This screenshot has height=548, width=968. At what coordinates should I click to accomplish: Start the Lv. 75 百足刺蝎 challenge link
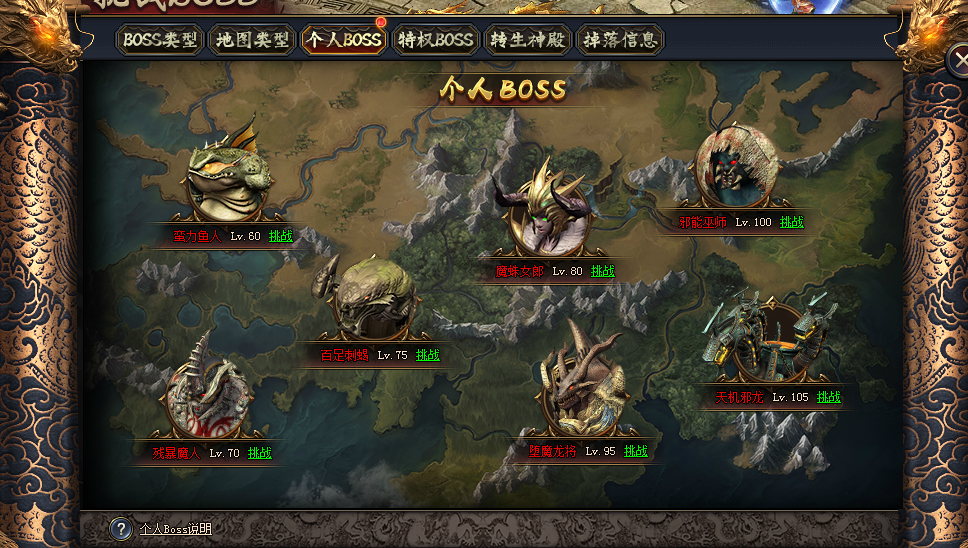click(x=427, y=355)
